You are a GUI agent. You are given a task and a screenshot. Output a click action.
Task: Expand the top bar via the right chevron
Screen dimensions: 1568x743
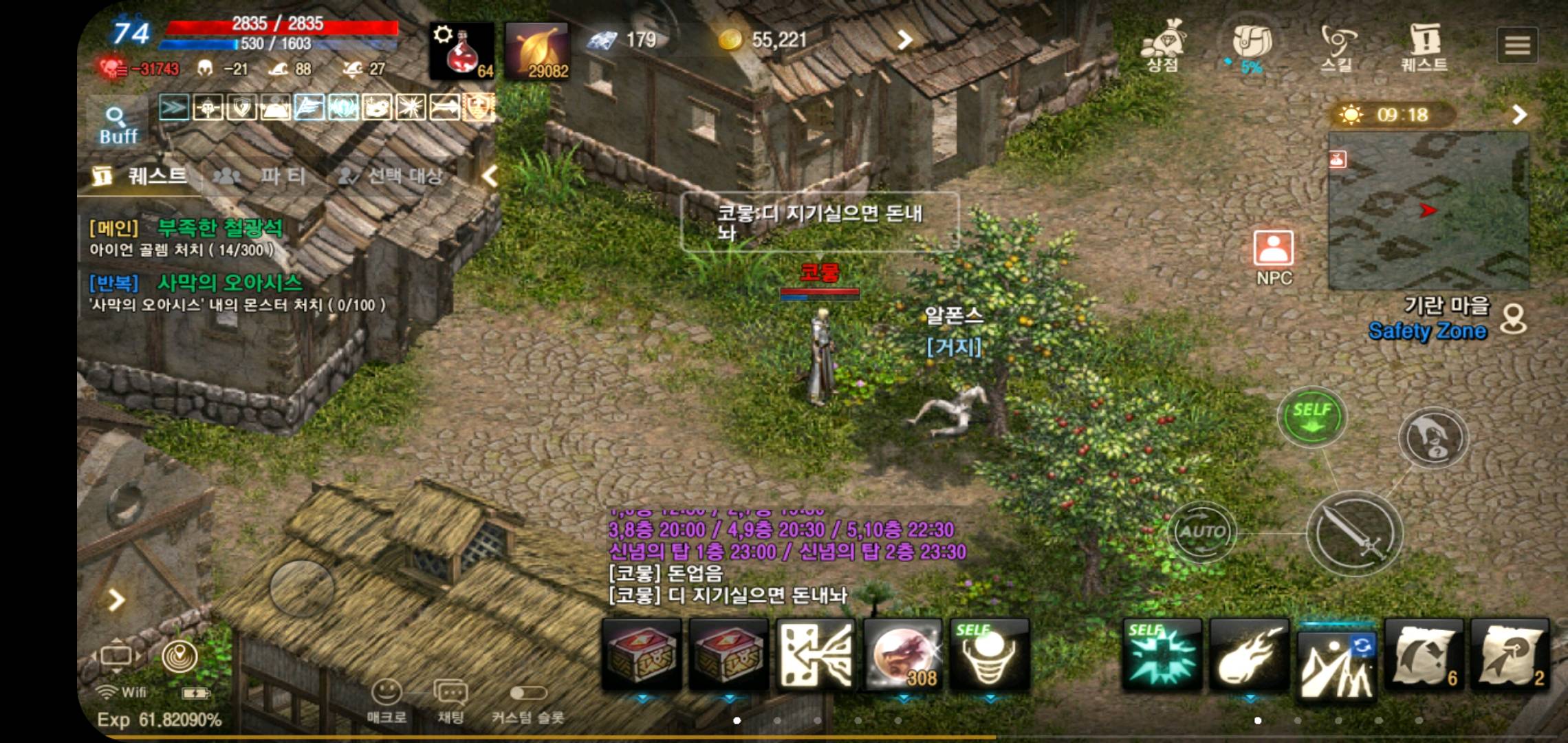click(904, 41)
